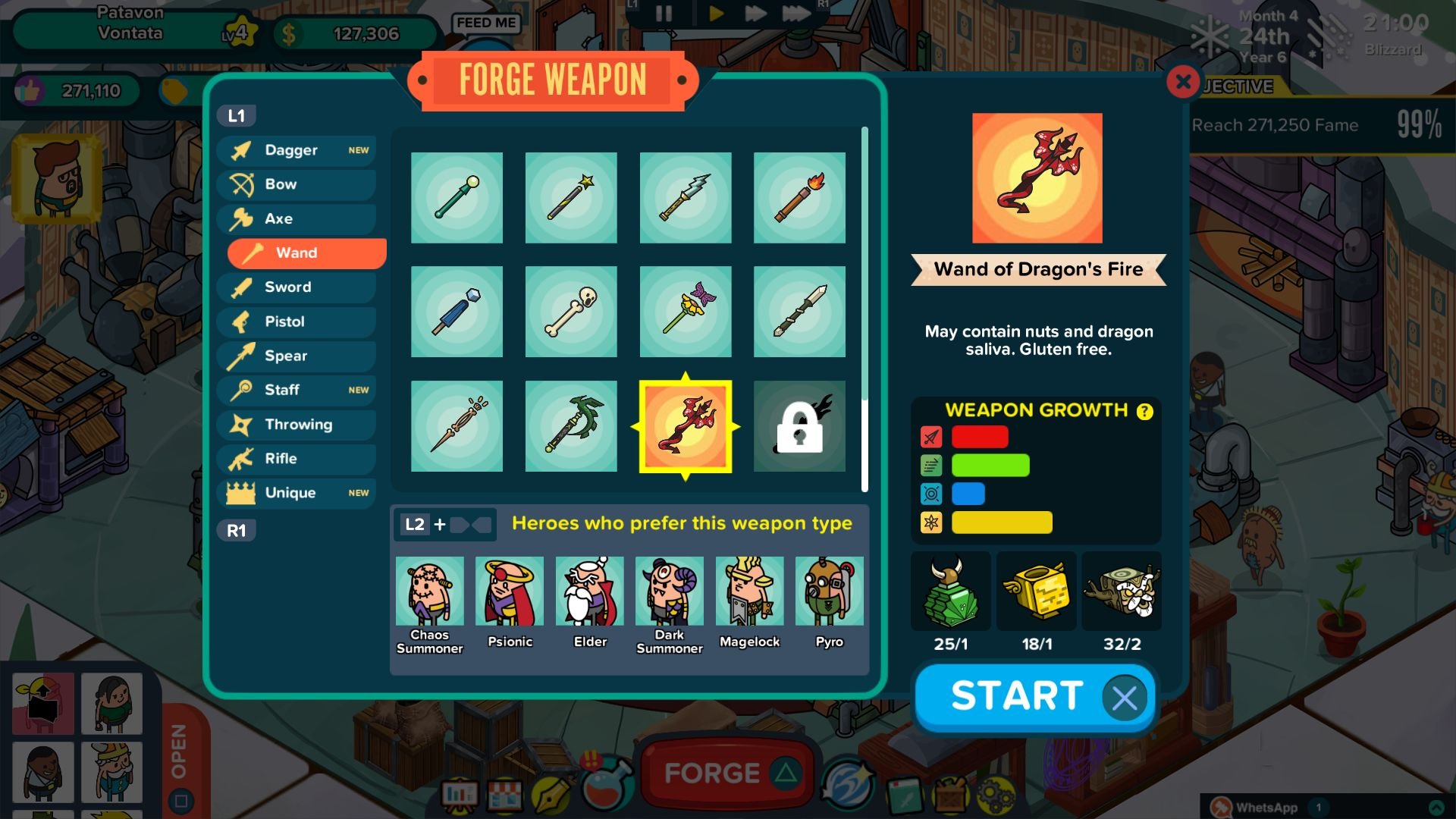
Task: Choose the butterfly wand design
Action: (x=685, y=311)
